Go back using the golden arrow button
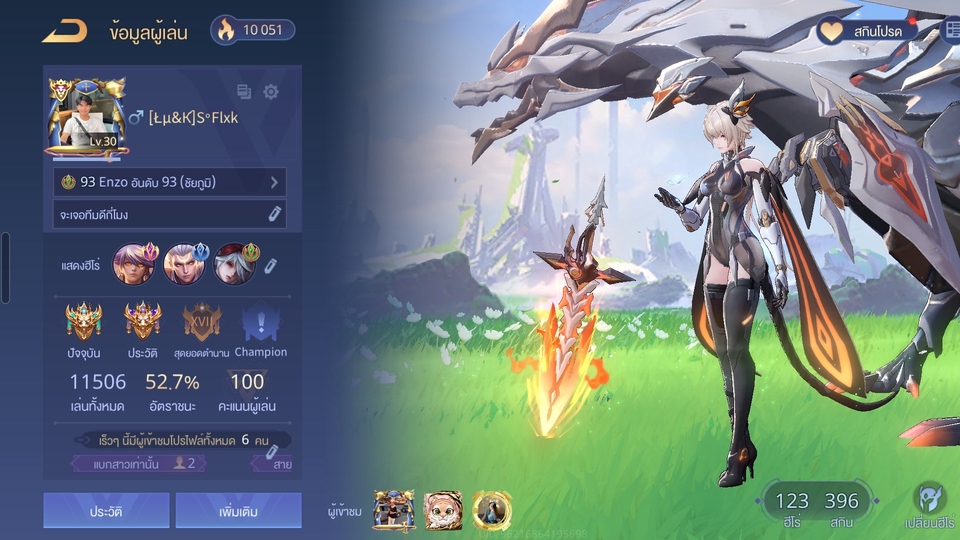Image resolution: width=960 pixels, height=540 pixels. (x=64, y=31)
